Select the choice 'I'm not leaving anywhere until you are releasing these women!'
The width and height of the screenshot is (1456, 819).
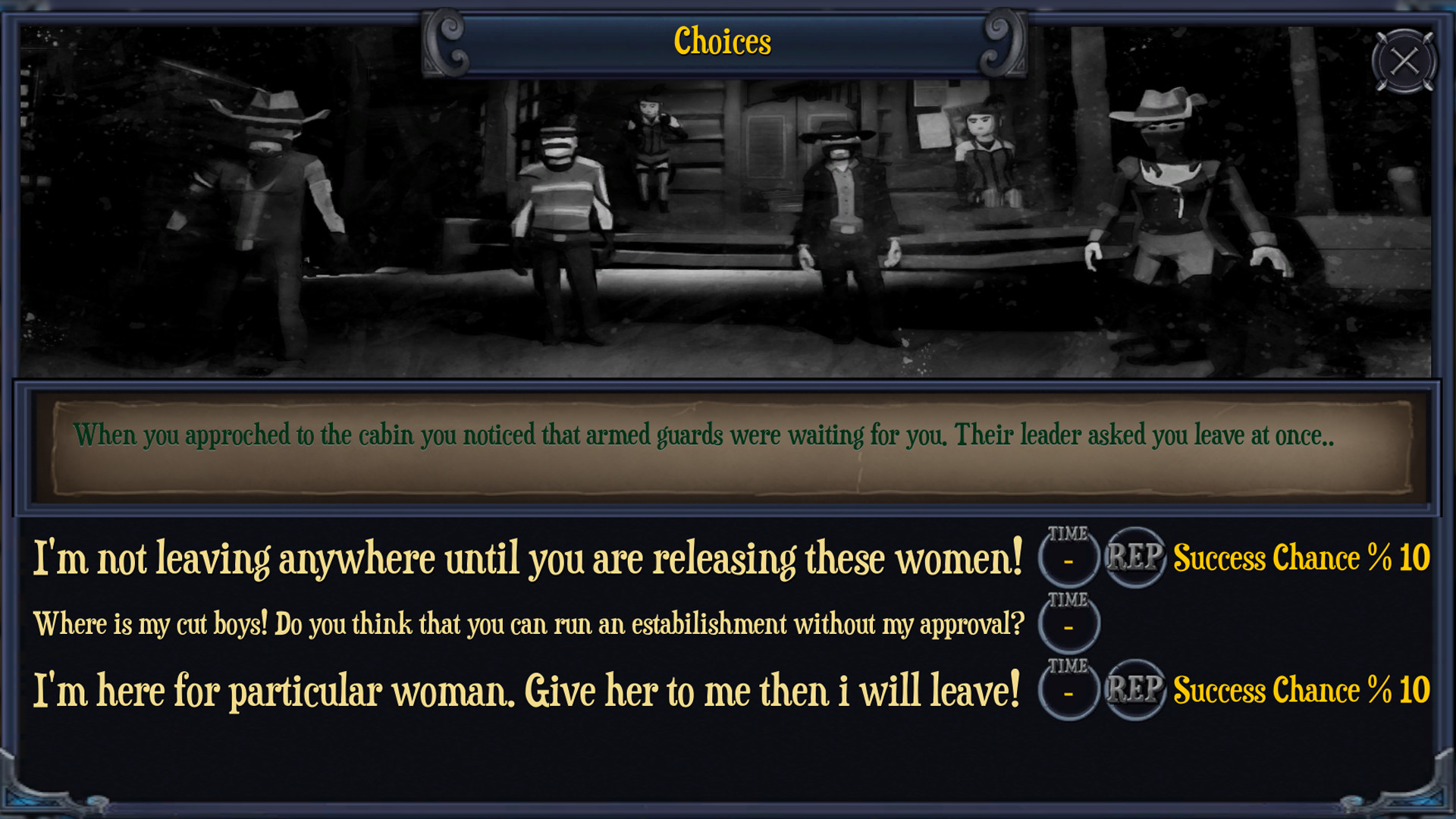click(527, 556)
